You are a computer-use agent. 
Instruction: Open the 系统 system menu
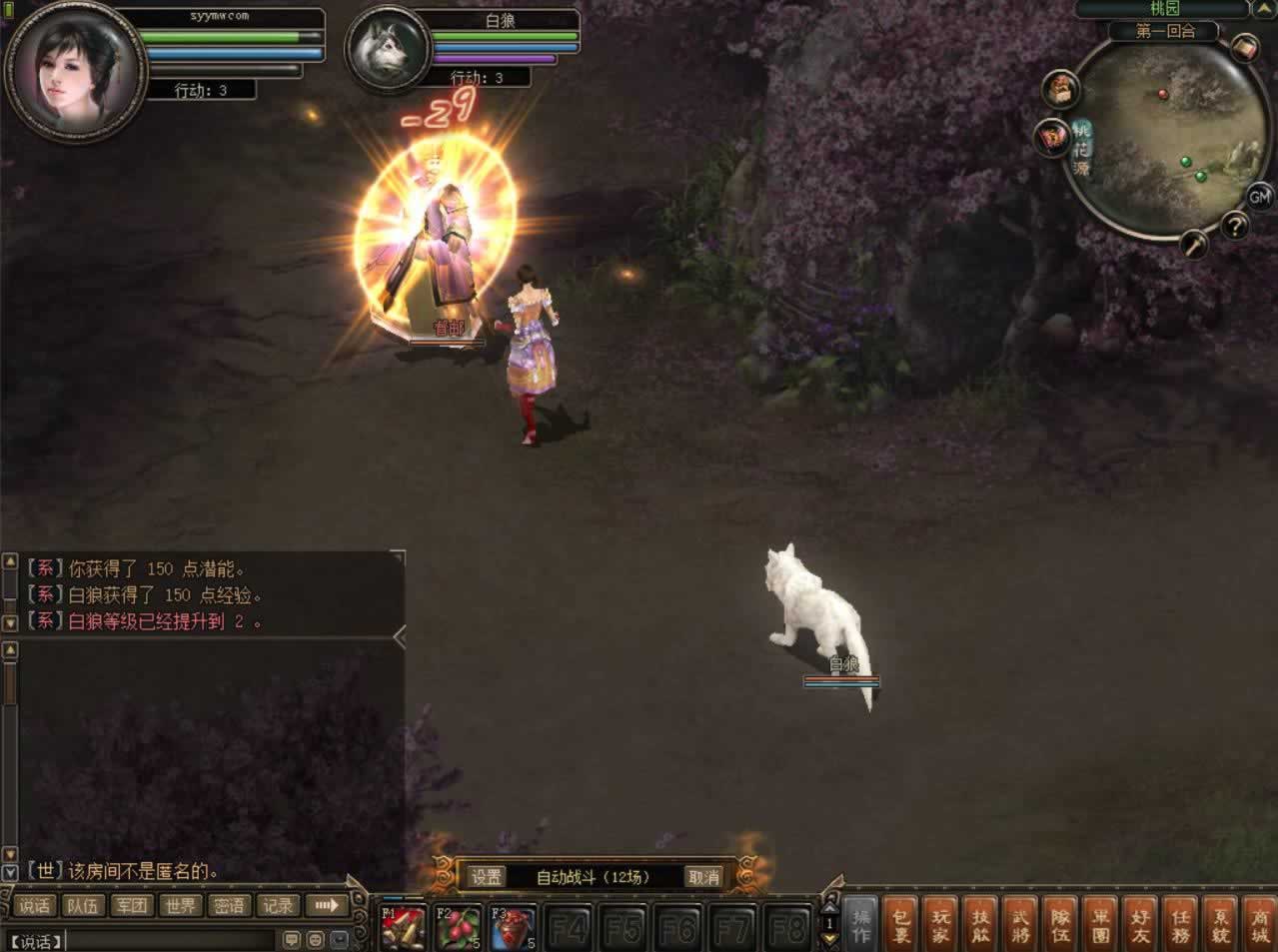tap(1220, 924)
